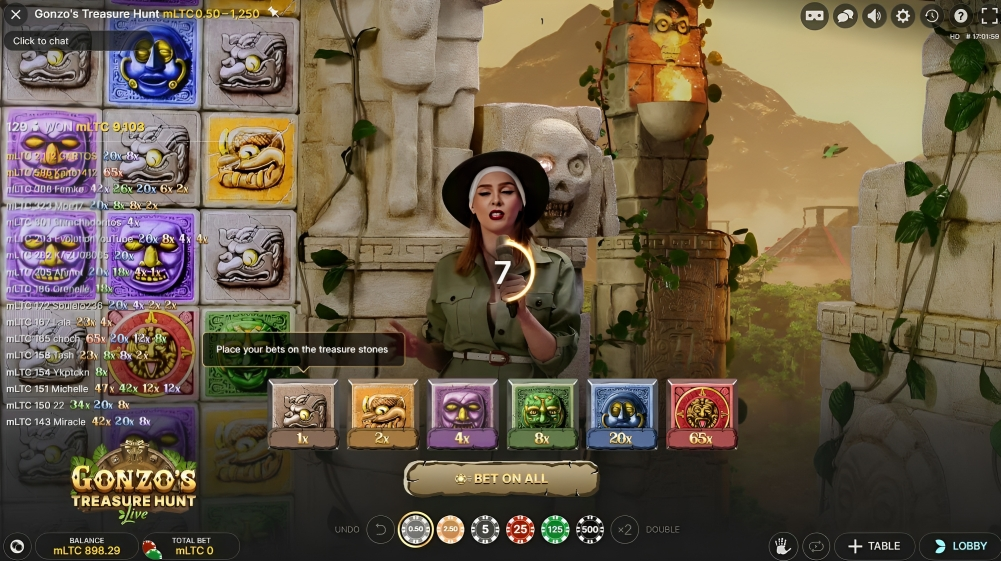Bet on the grey 1x treasure stone
Image resolution: width=1001 pixels, height=561 pixels.
pyautogui.click(x=303, y=413)
